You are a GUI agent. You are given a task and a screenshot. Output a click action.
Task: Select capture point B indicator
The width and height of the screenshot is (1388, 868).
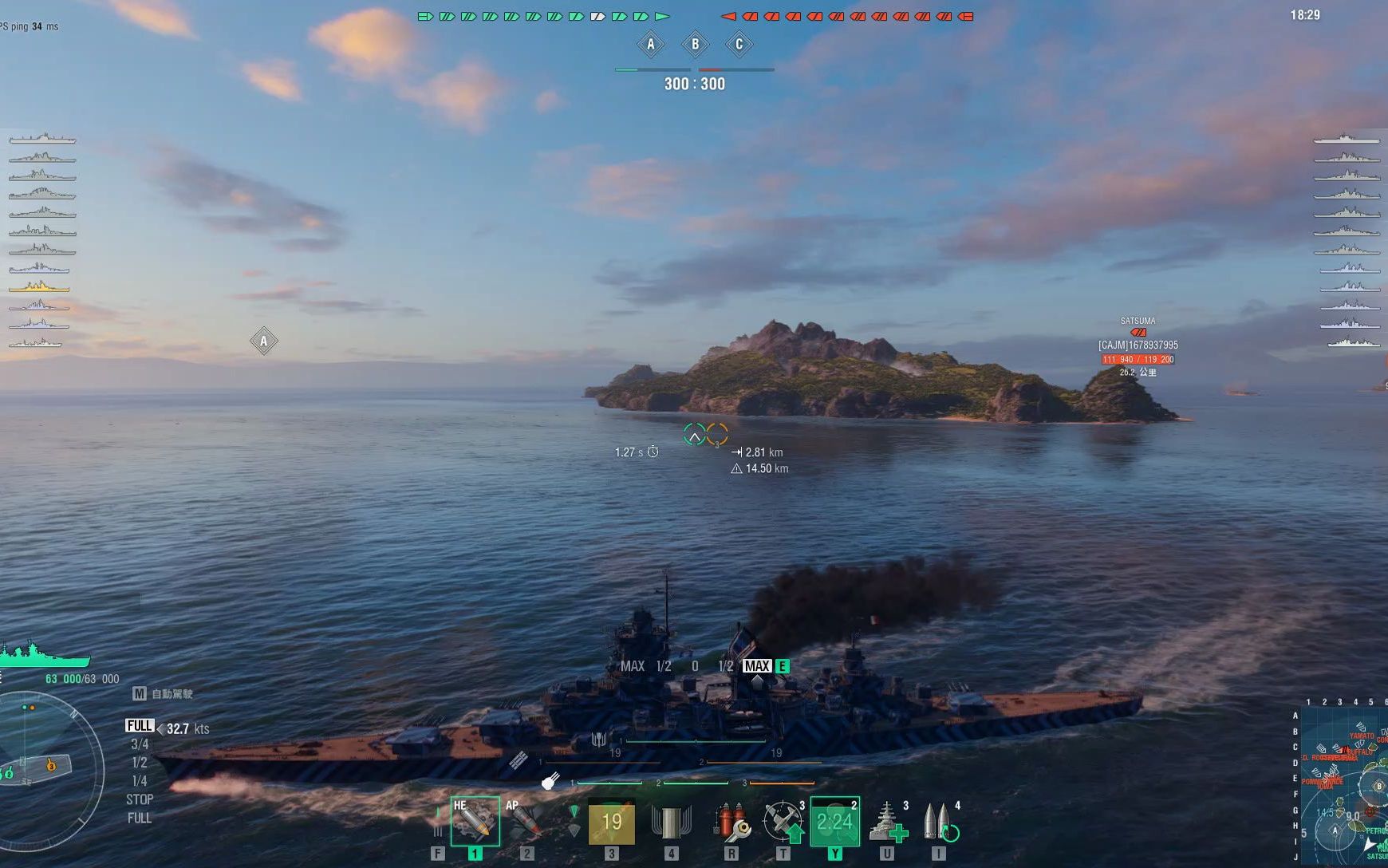click(695, 45)
